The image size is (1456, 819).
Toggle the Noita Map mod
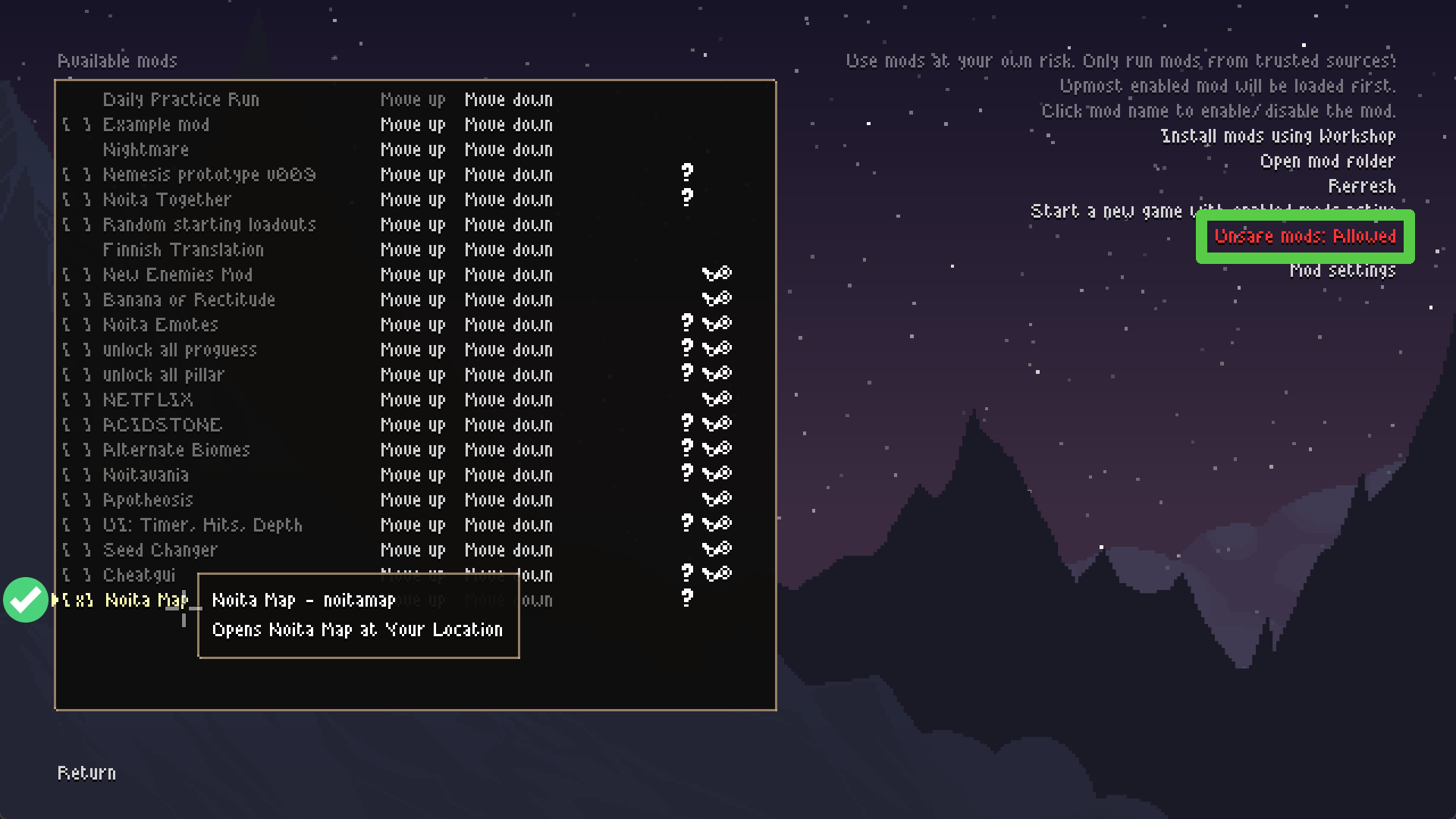[146, 601]
